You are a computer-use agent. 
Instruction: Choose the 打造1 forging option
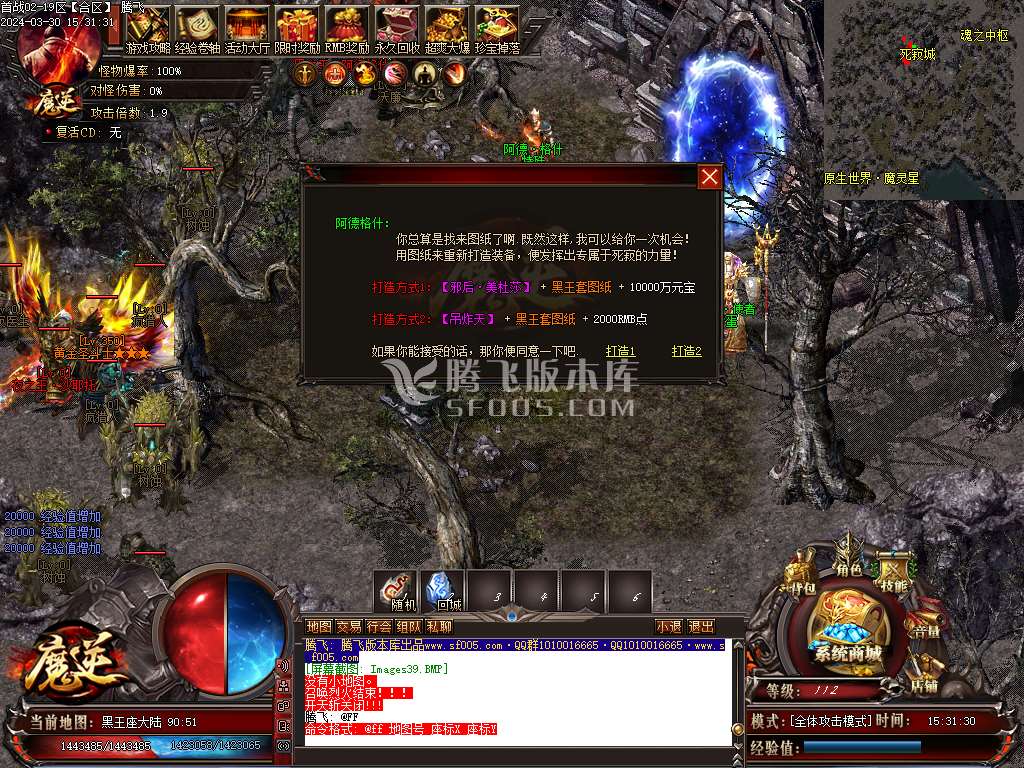point(620,351)
